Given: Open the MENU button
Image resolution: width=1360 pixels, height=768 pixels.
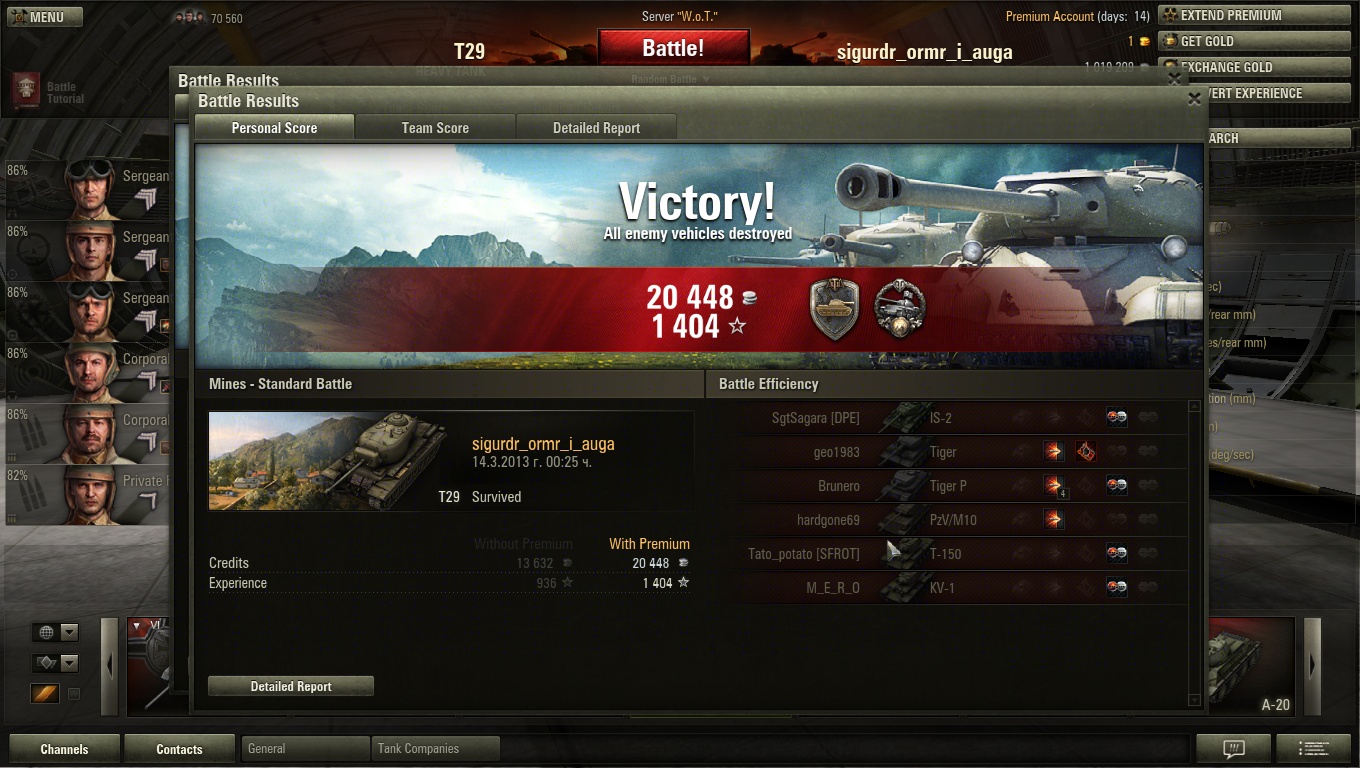Looking at the screenshot, I should [x=45, y=16].
